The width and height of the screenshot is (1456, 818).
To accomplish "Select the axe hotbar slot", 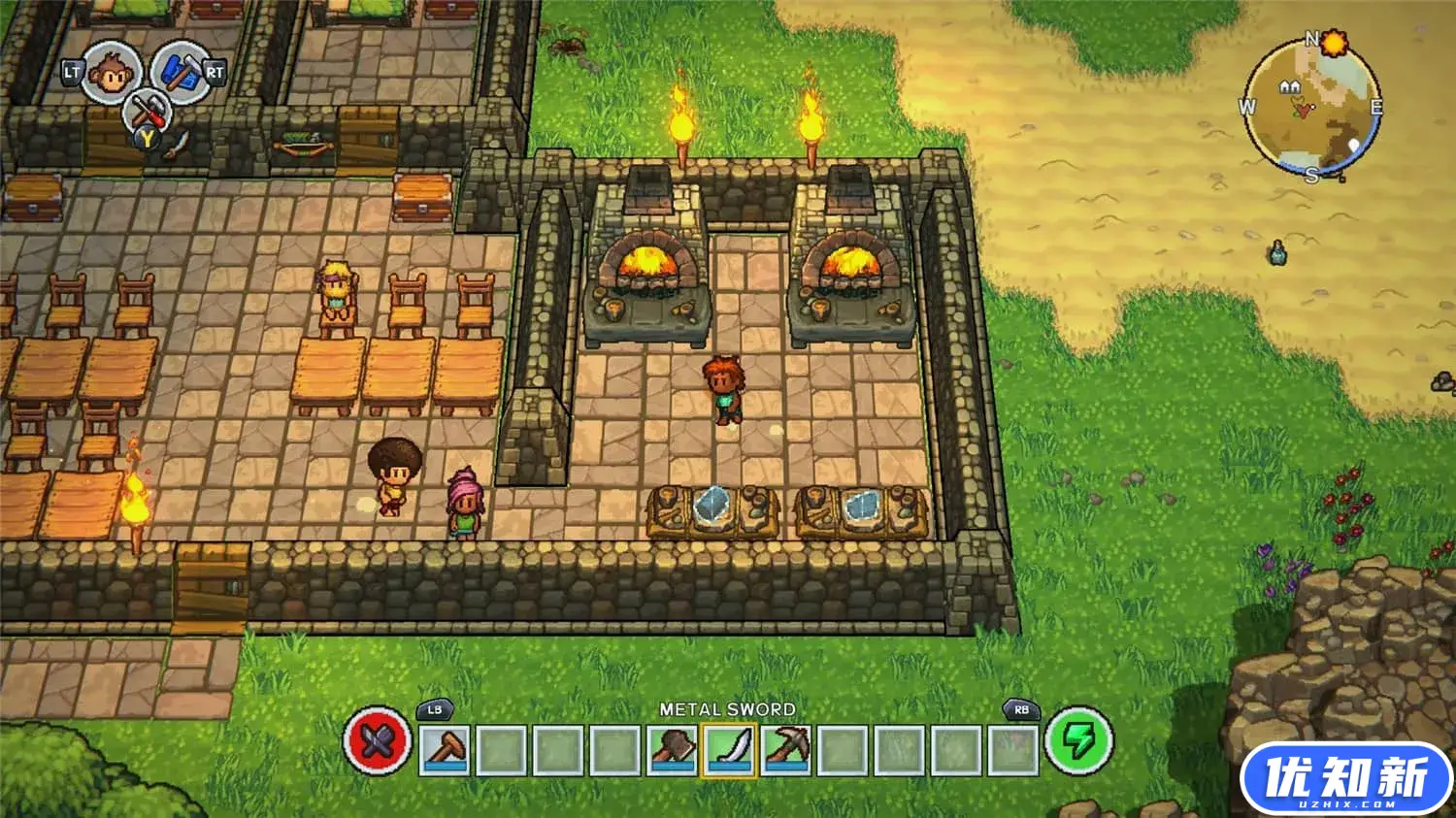I will 672,749.
